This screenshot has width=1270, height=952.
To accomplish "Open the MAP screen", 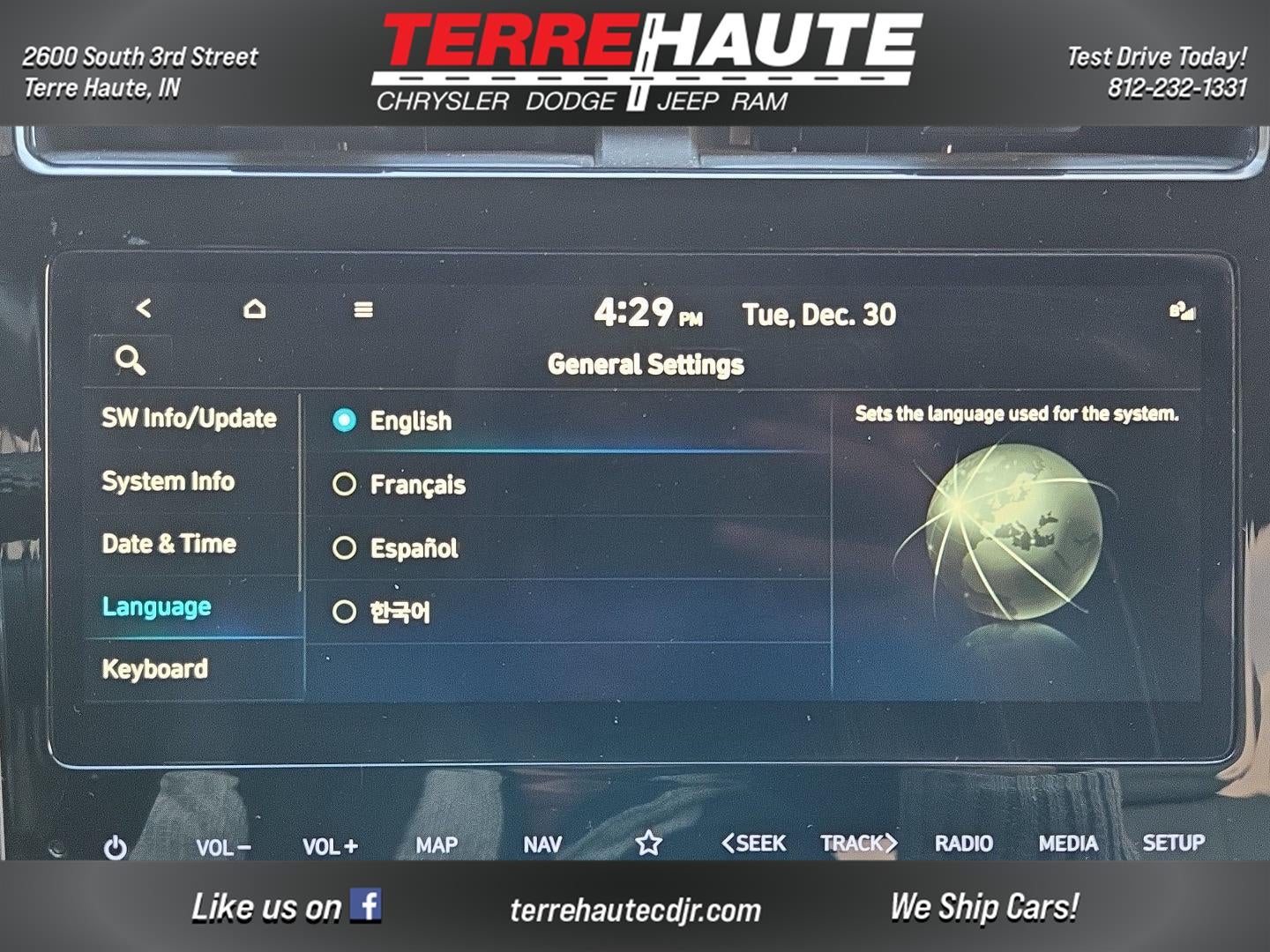I will coord(437,845).
